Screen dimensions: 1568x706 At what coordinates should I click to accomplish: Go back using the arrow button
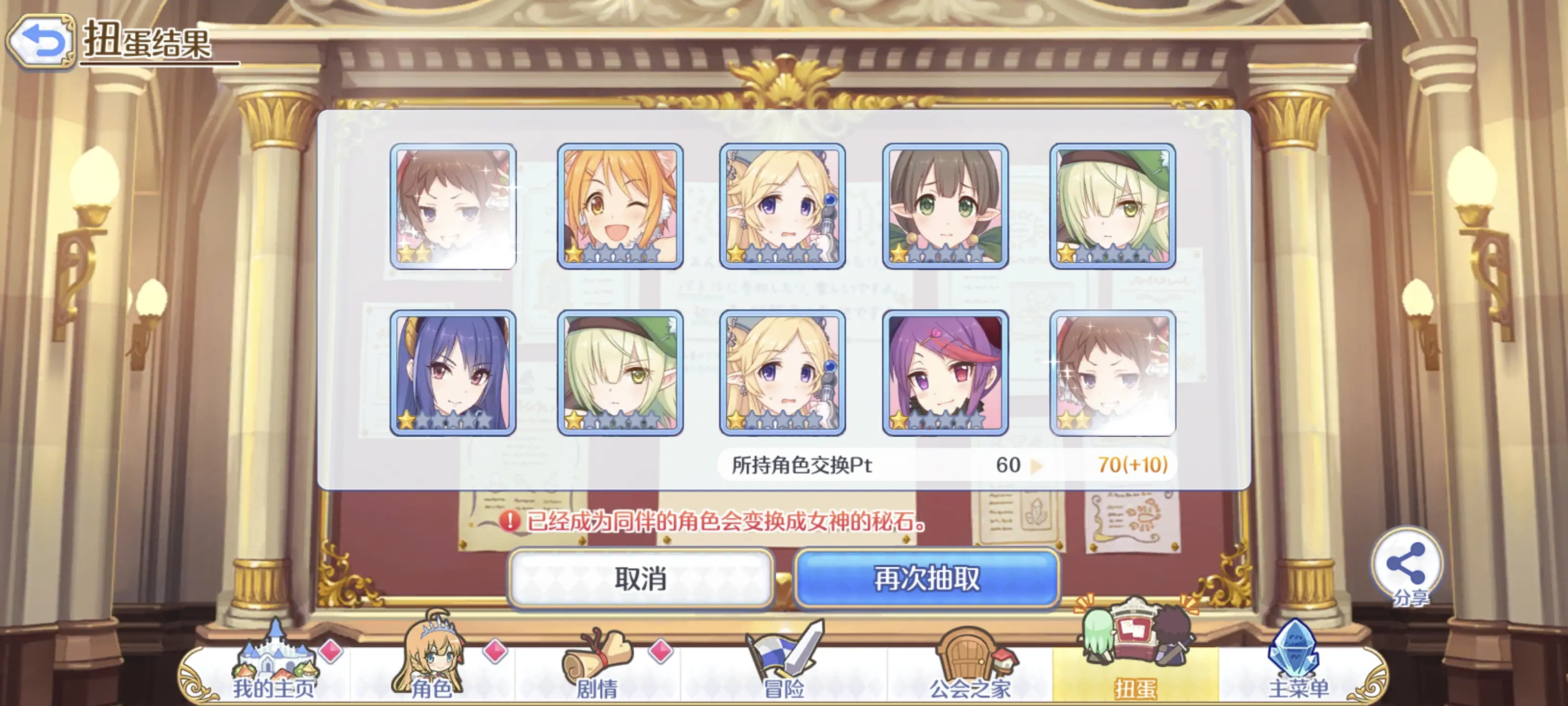[x=41, y=41]
